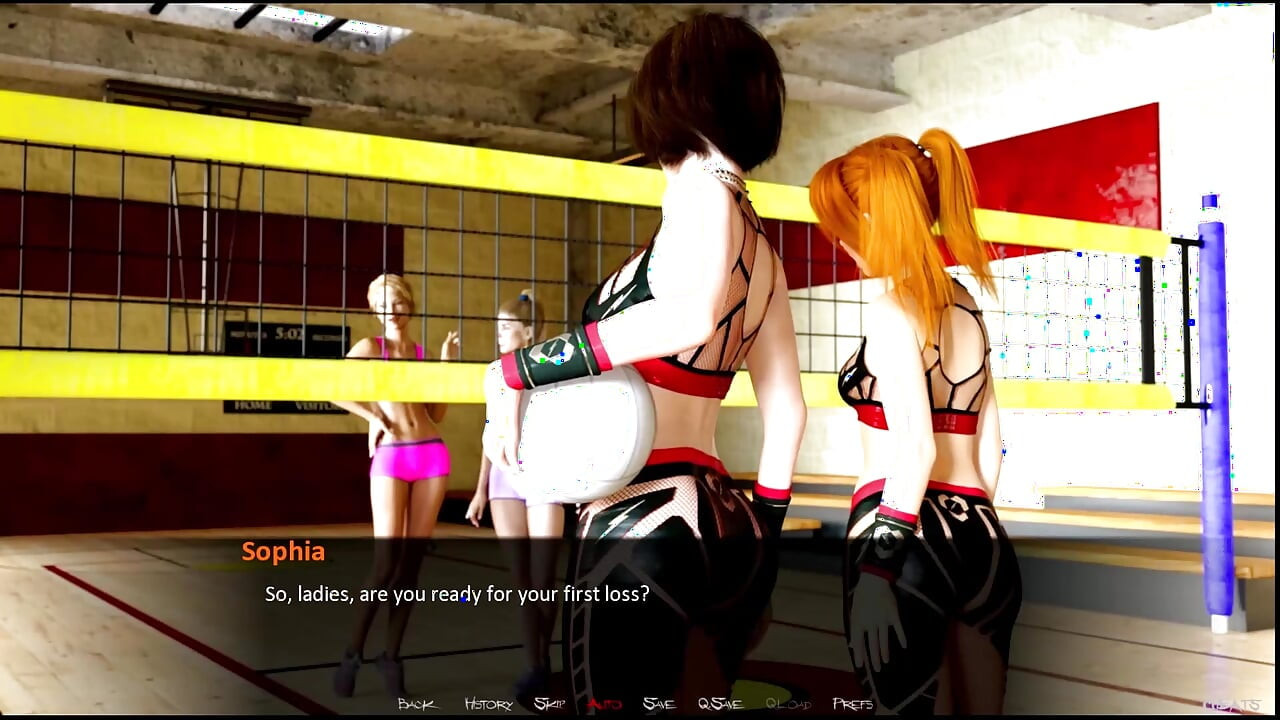1280x720 pixels.
Task: Open Prefs to adjust game settings
Action: point(851,703)
